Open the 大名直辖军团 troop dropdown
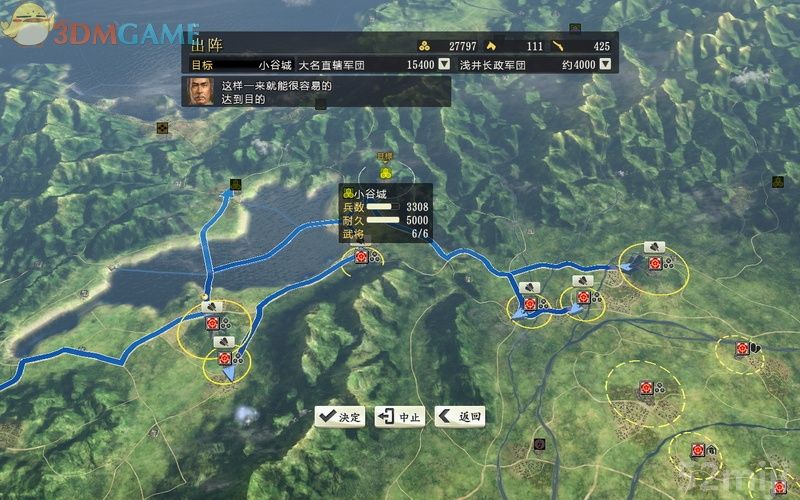Image resolution: width=800 pixels, height=500 pixels. tap(444, 65)
